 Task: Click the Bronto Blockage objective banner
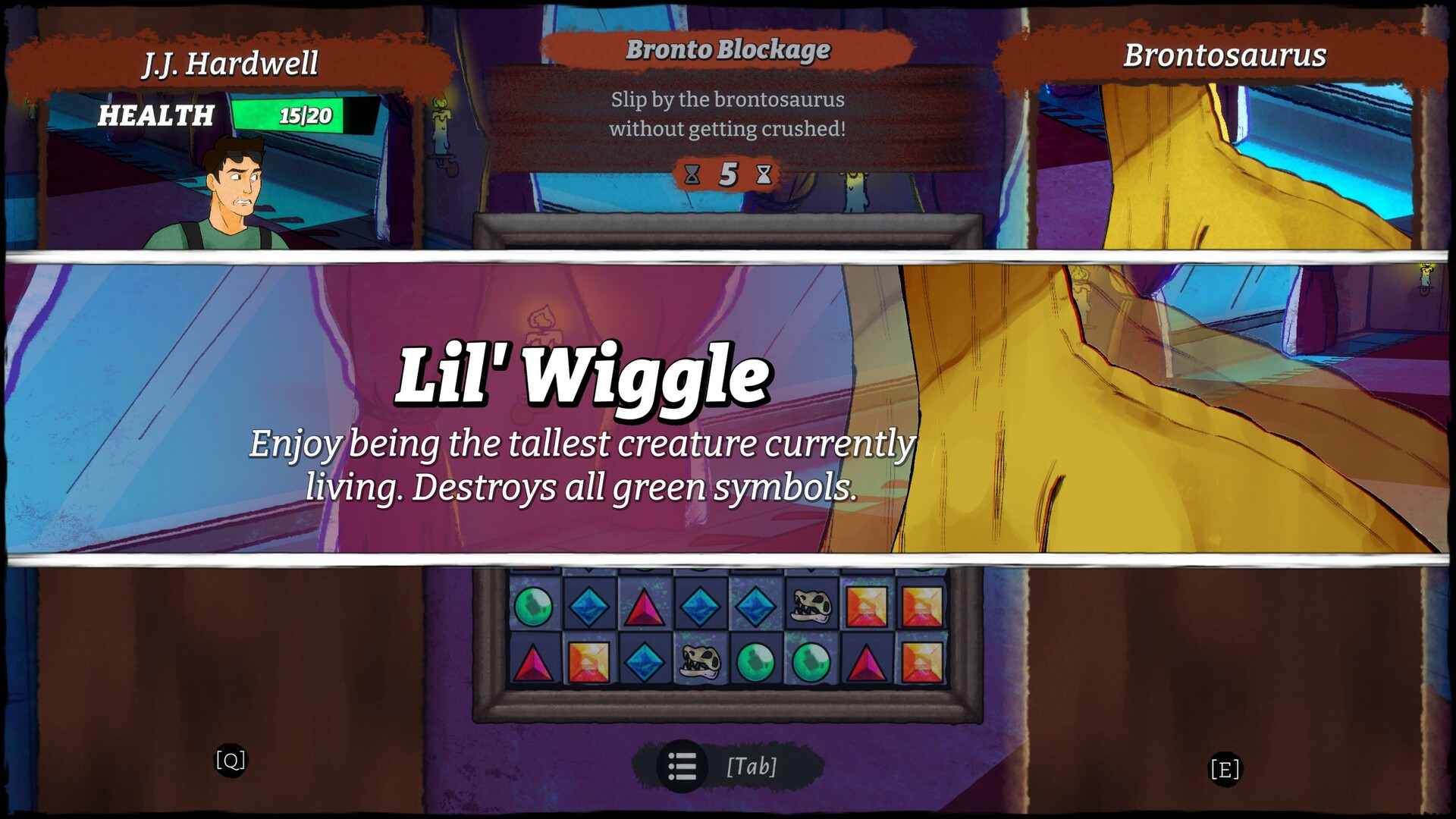[728, 52]
